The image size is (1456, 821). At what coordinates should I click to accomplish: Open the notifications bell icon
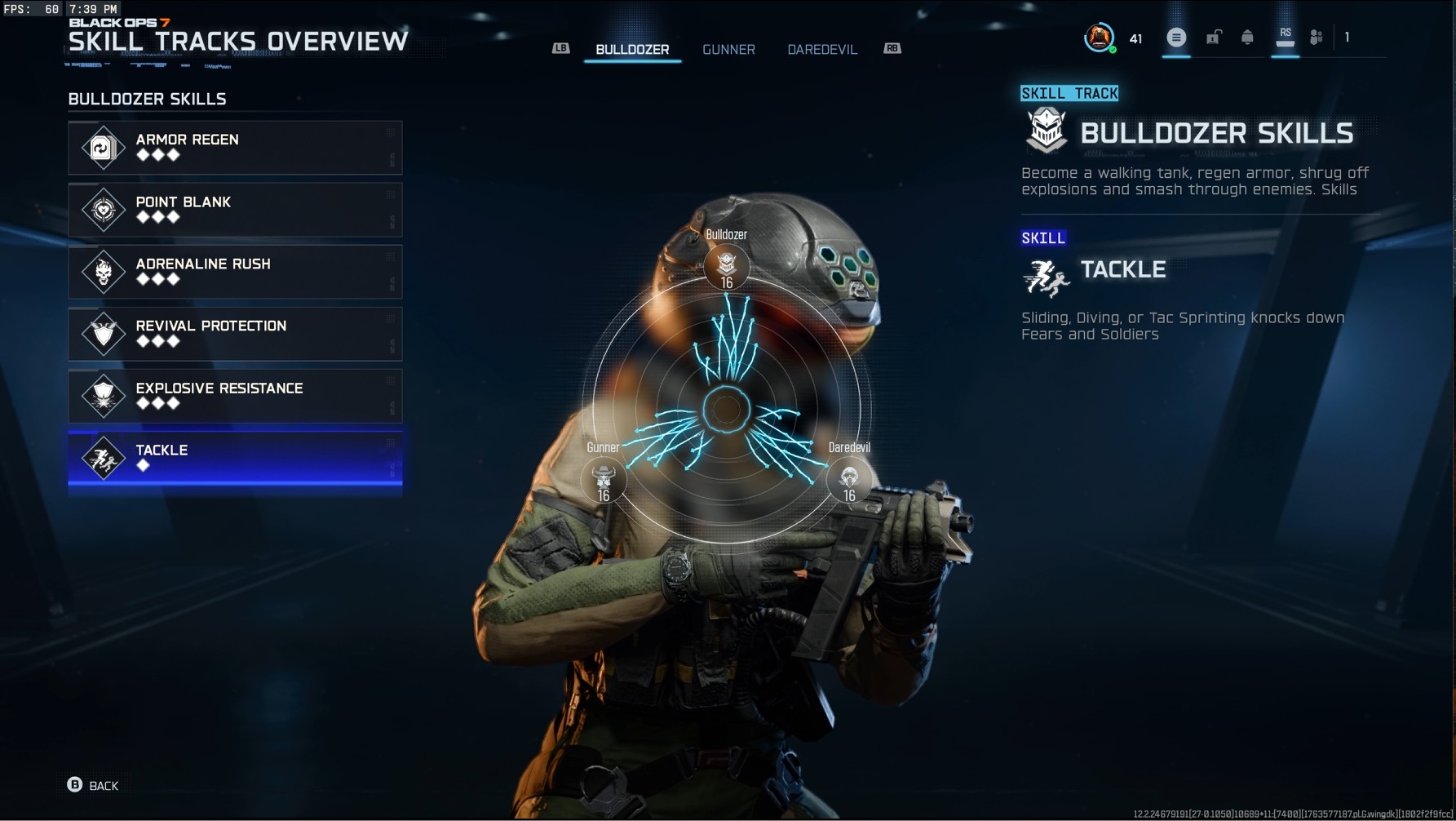pos(1250,37)
